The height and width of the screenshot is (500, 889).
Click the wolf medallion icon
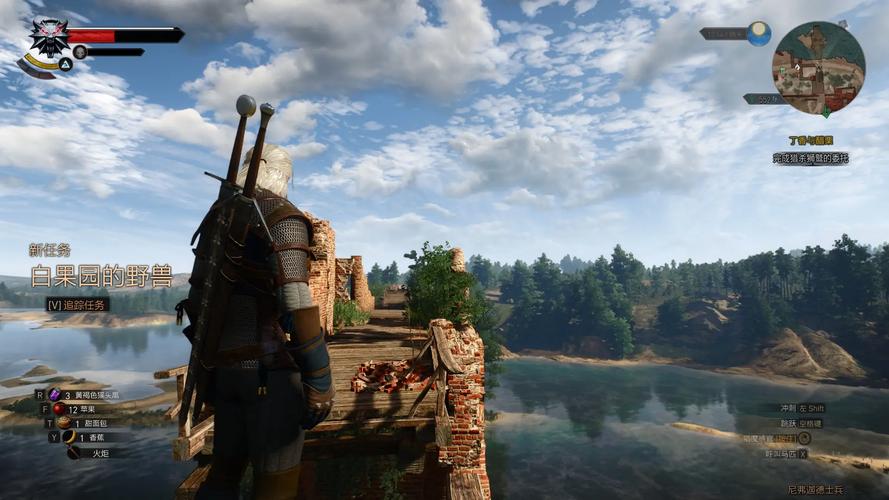(x=49, y=37)
